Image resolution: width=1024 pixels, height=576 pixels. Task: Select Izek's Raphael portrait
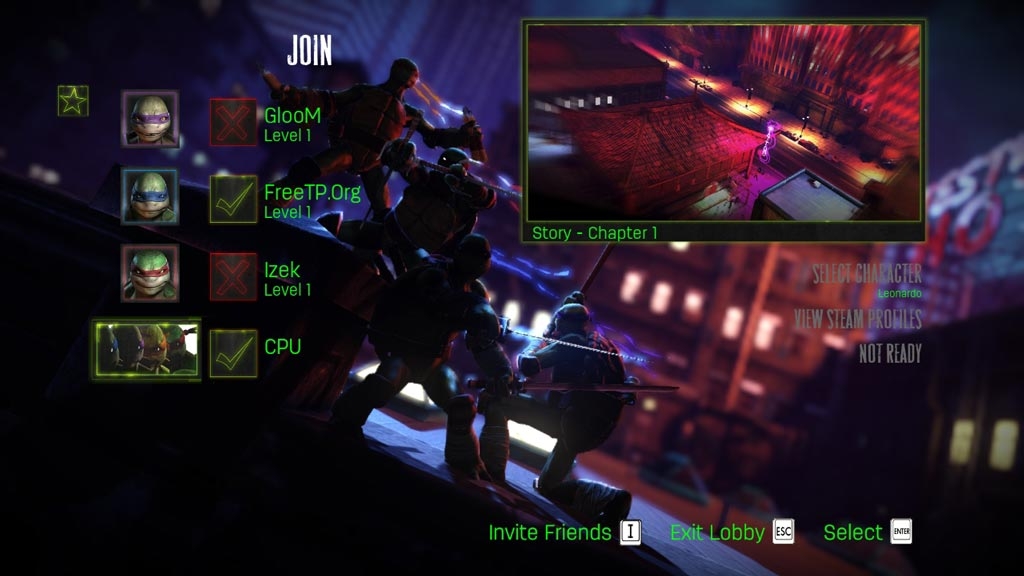pos(150,273)
